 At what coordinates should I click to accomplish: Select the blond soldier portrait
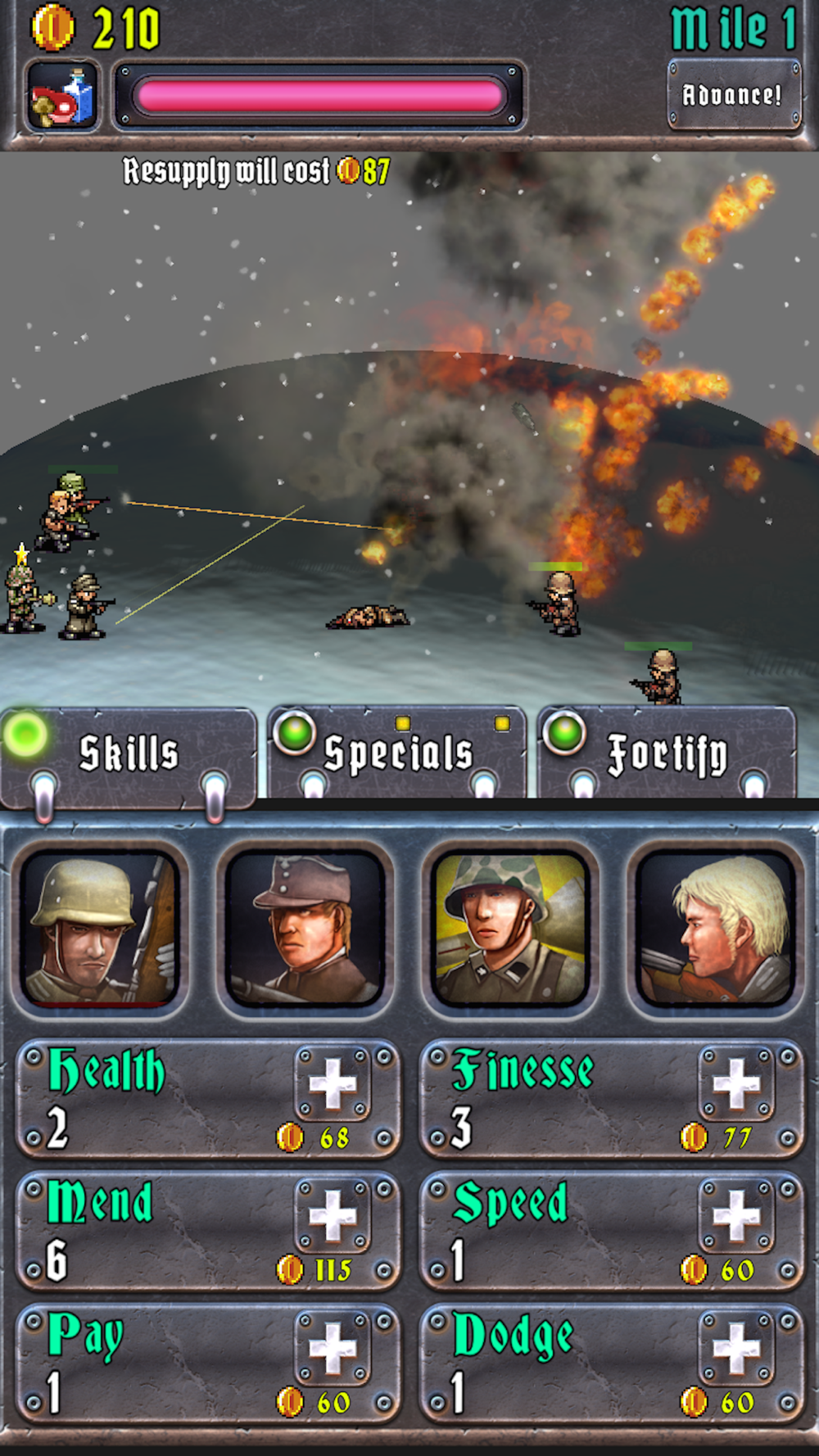pyautogui.click(x=715, y=929)
